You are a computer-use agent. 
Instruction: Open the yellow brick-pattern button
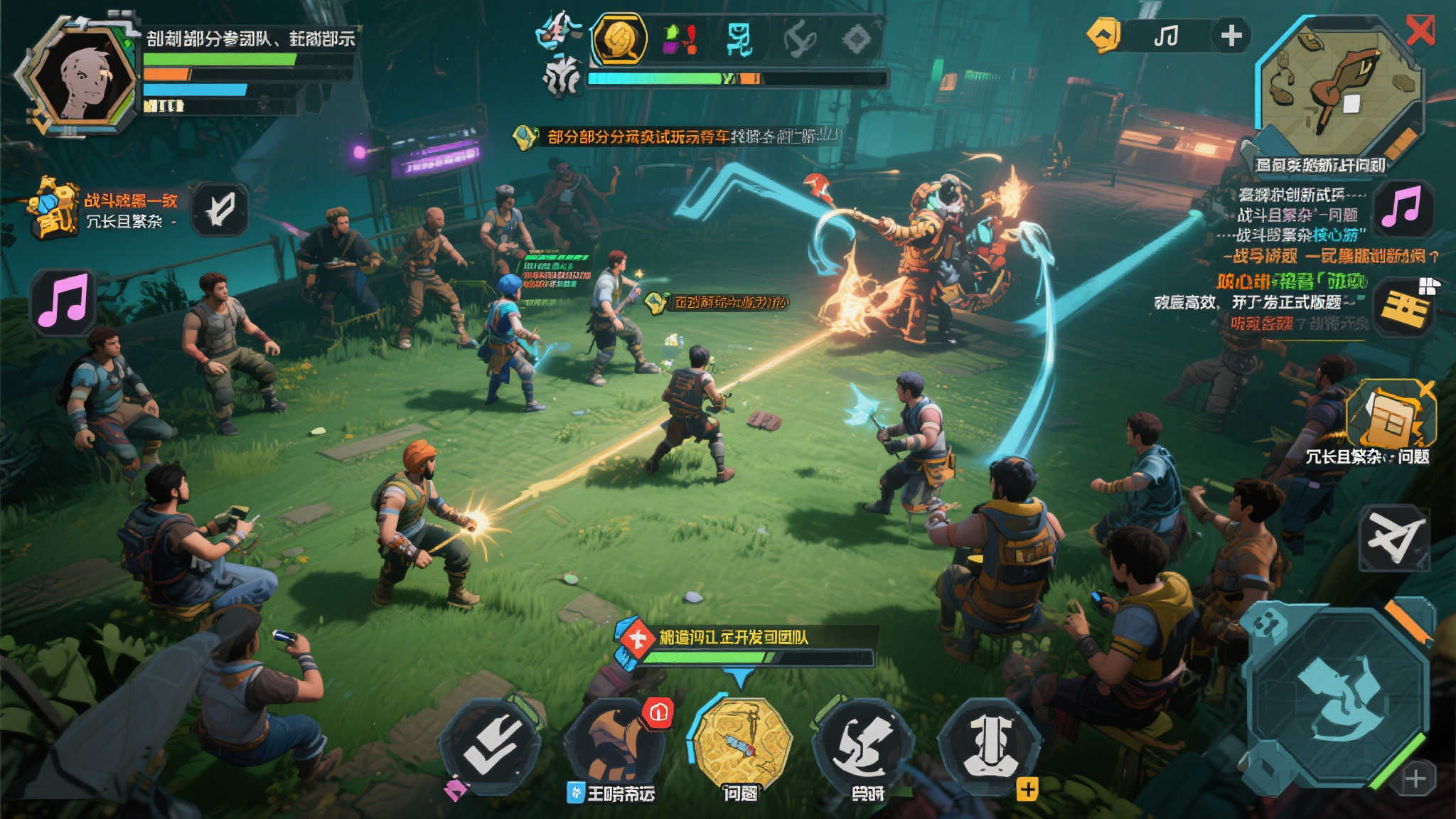click(x=1404, y=307)
